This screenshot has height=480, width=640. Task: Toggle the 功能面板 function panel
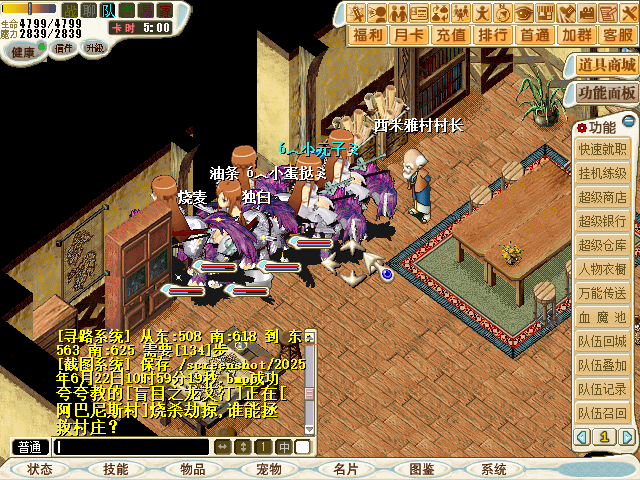point(606,93)
